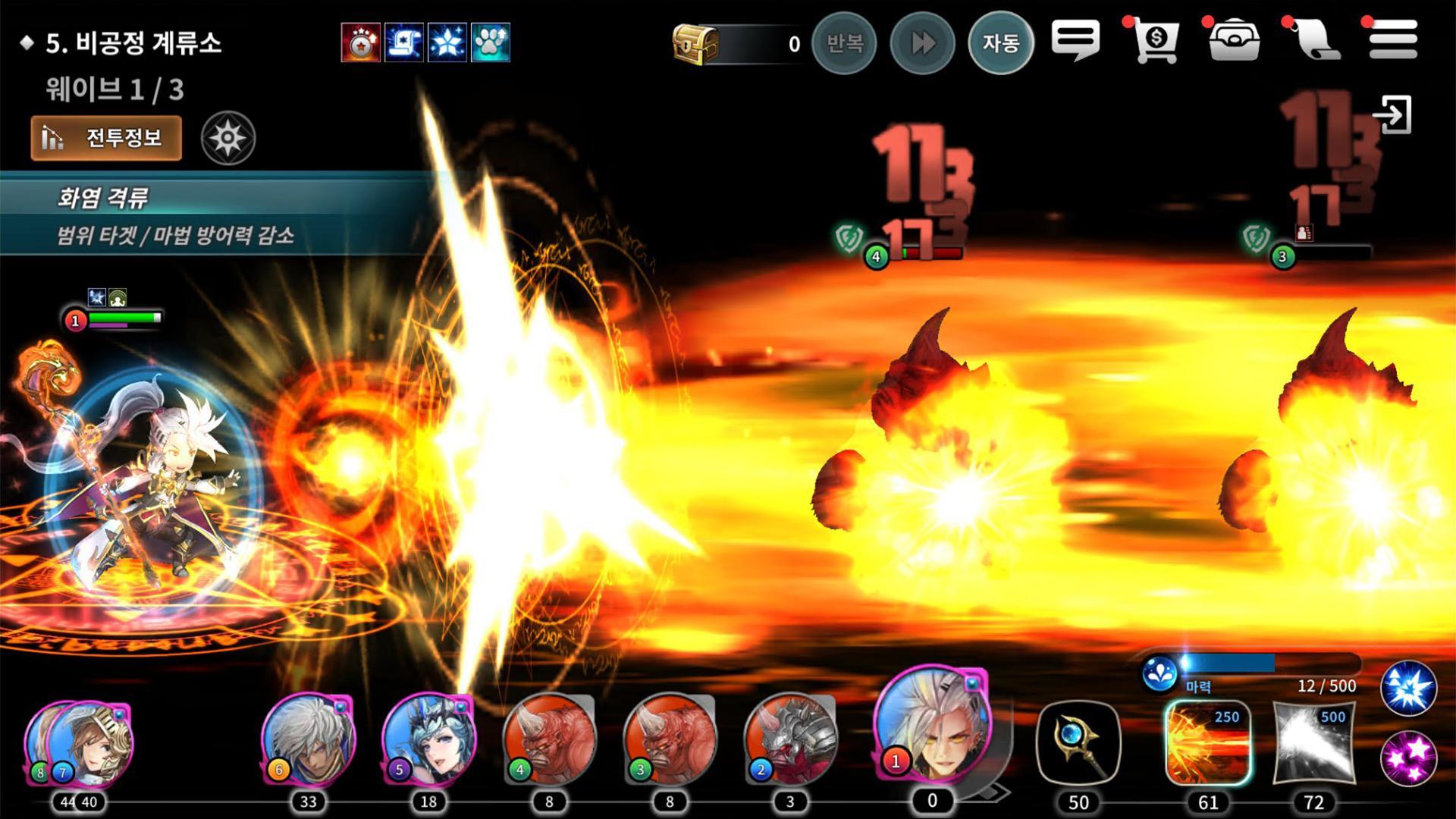Open the 전투정보 battle info panel
This screenshot has height=819, width=1456.
[106, 138]
